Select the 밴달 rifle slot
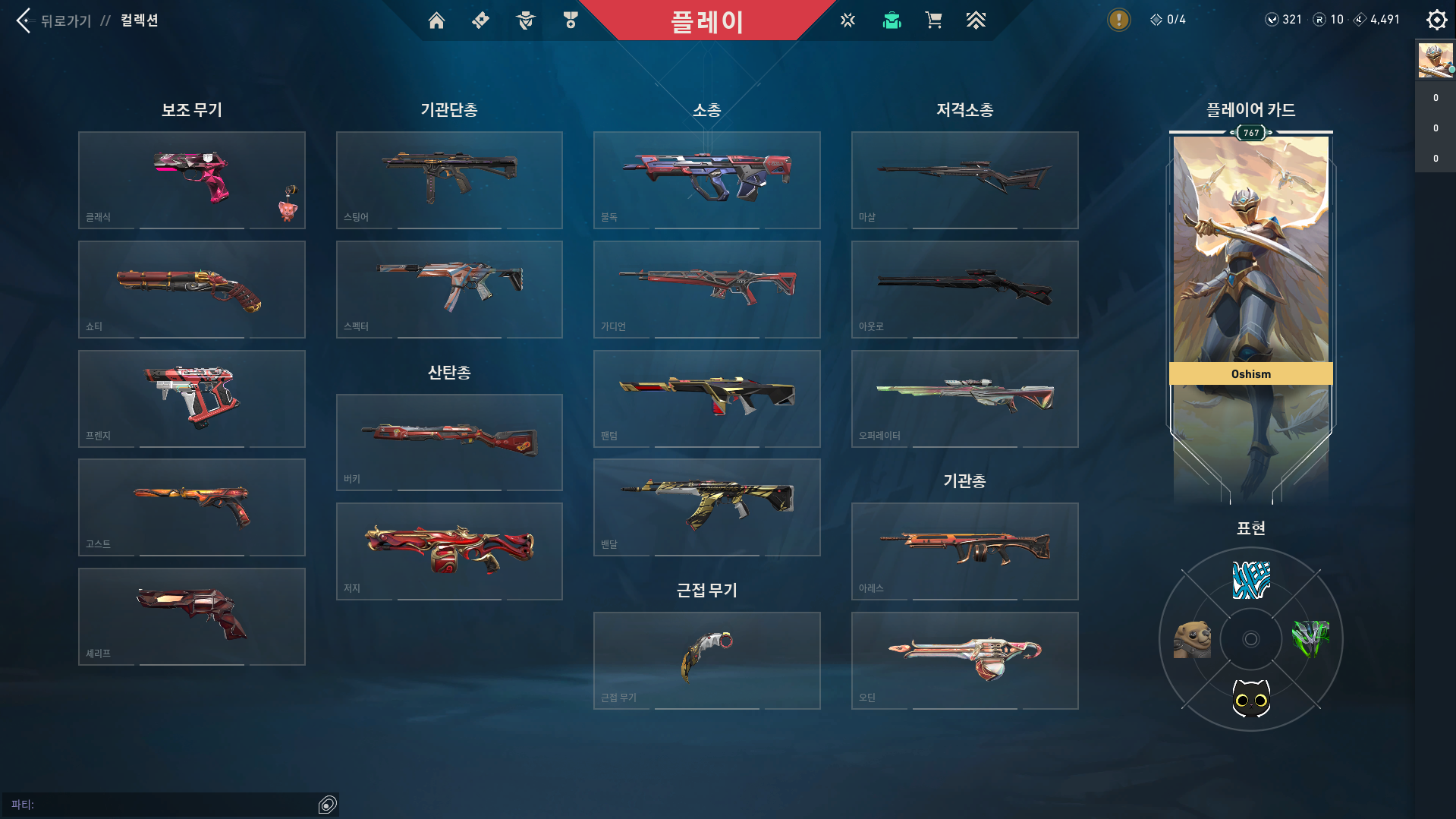 tap(706, 507)
